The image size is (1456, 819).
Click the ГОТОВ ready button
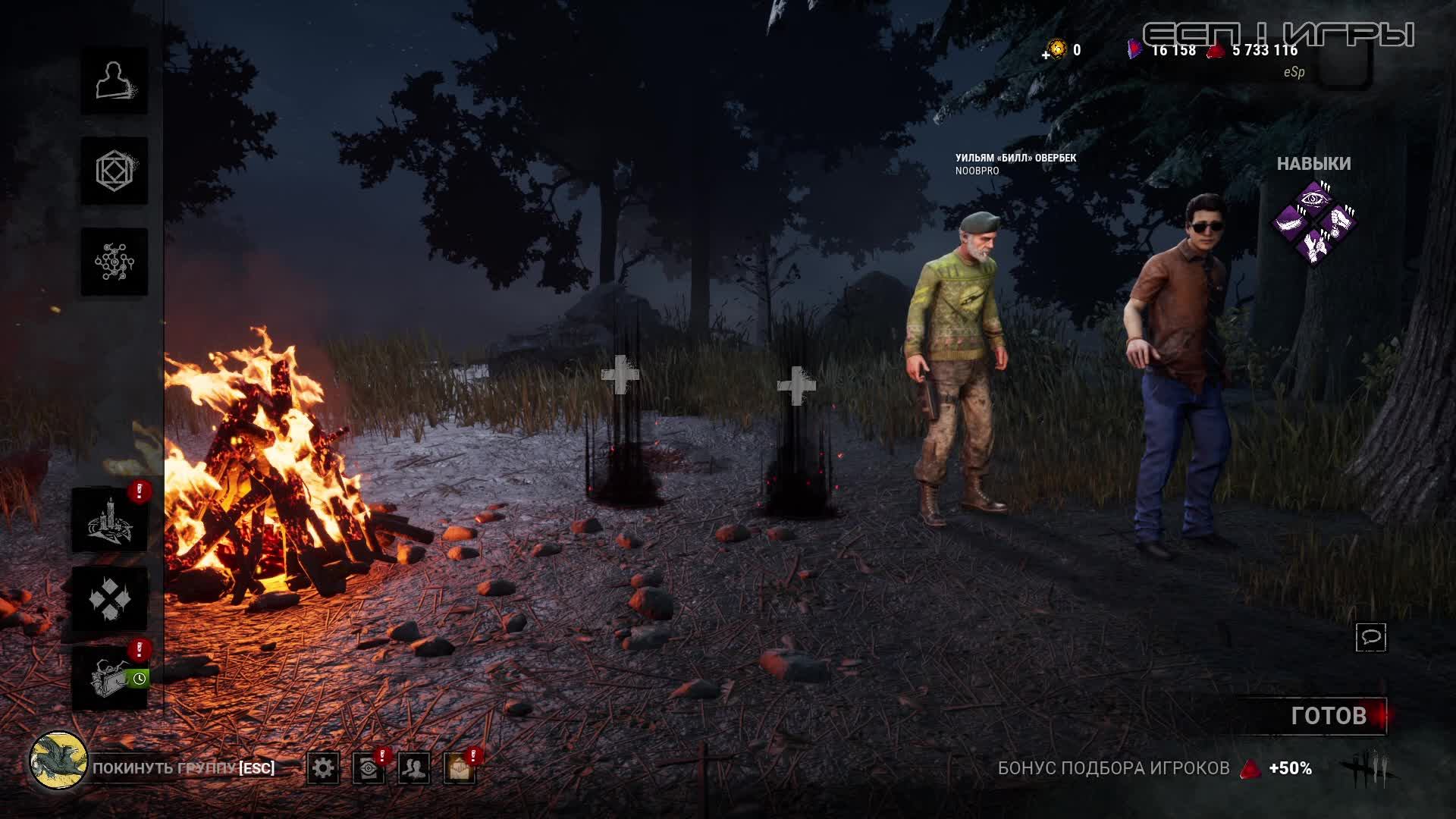(1329, 716)
